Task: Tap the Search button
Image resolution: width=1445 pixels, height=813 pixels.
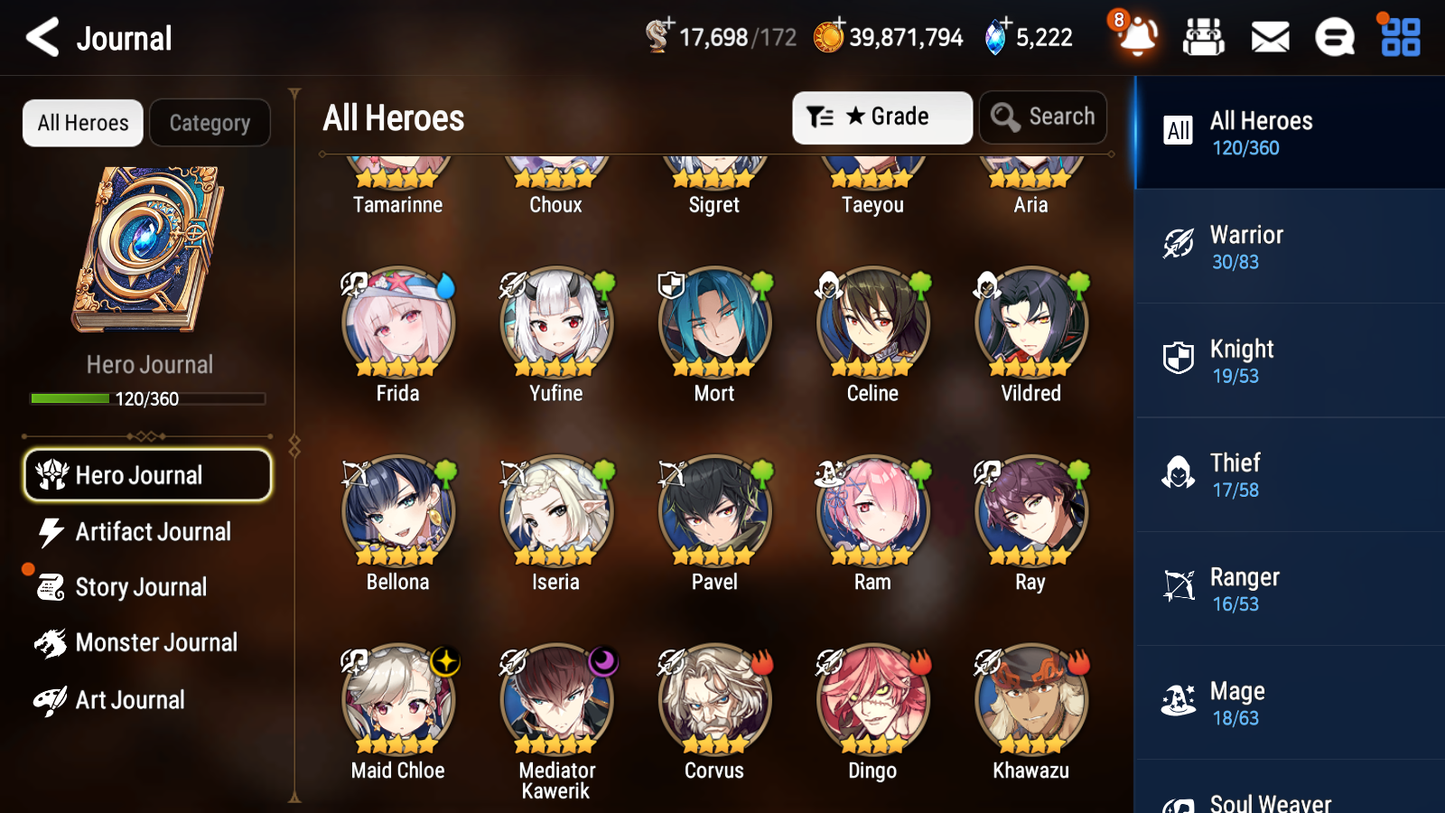Action: point(1043,117)
